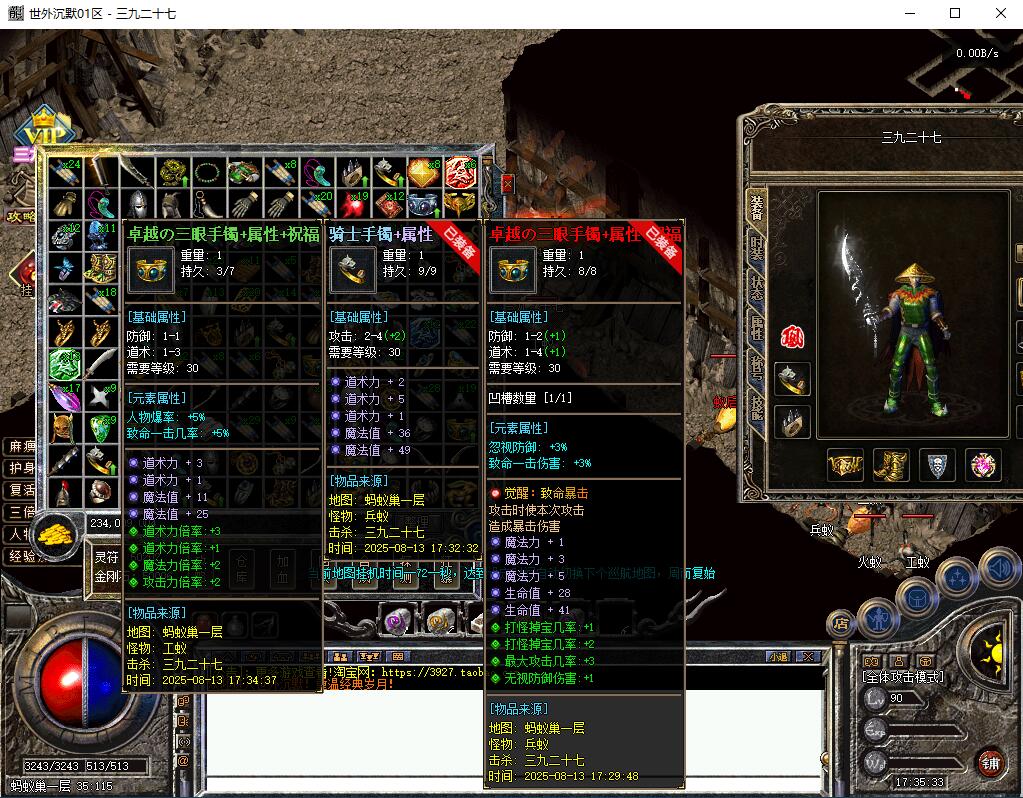This screenshot has width=1023, height=798.
Task: Select the equipped knight bracelet slot
Action: pos(793,379)
